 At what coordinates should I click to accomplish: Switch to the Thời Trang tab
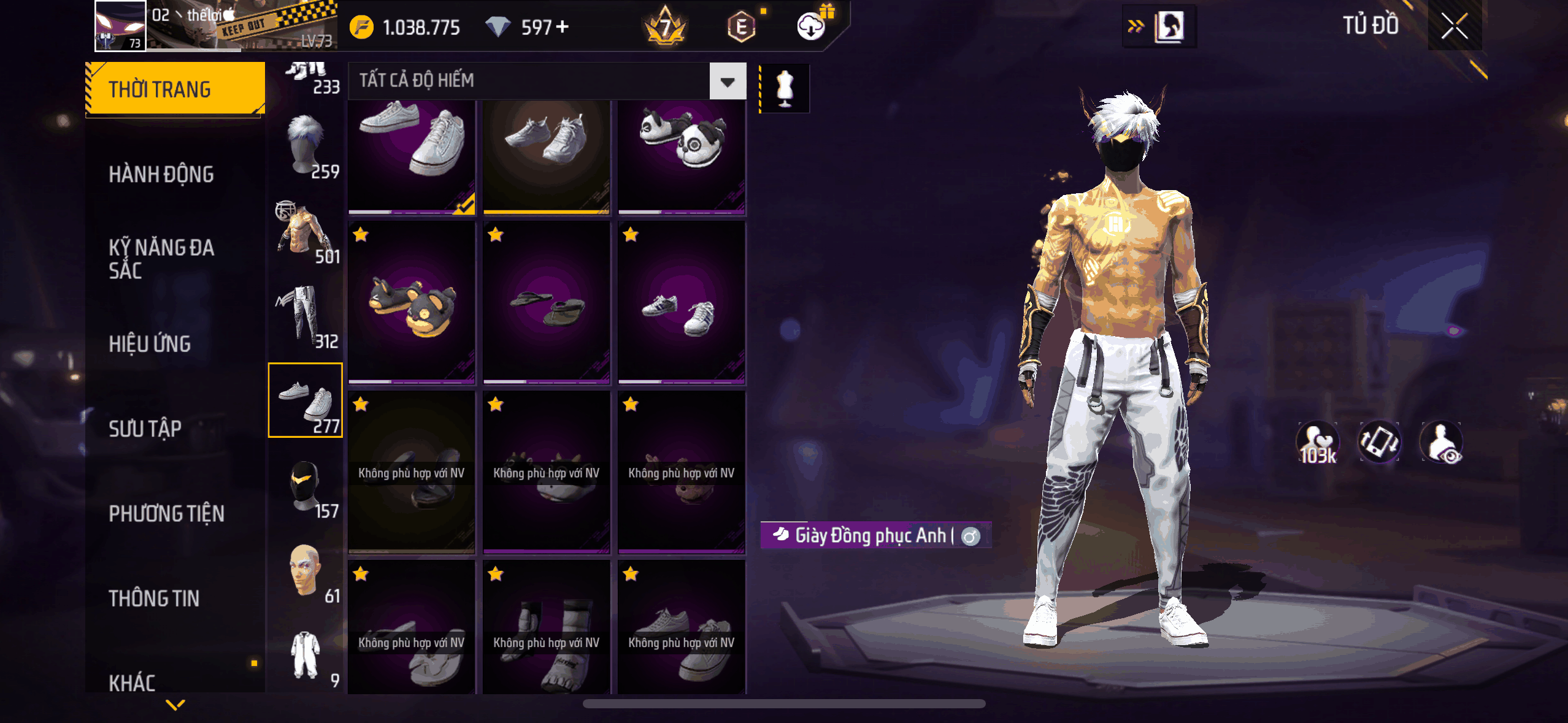click(175, 90)
